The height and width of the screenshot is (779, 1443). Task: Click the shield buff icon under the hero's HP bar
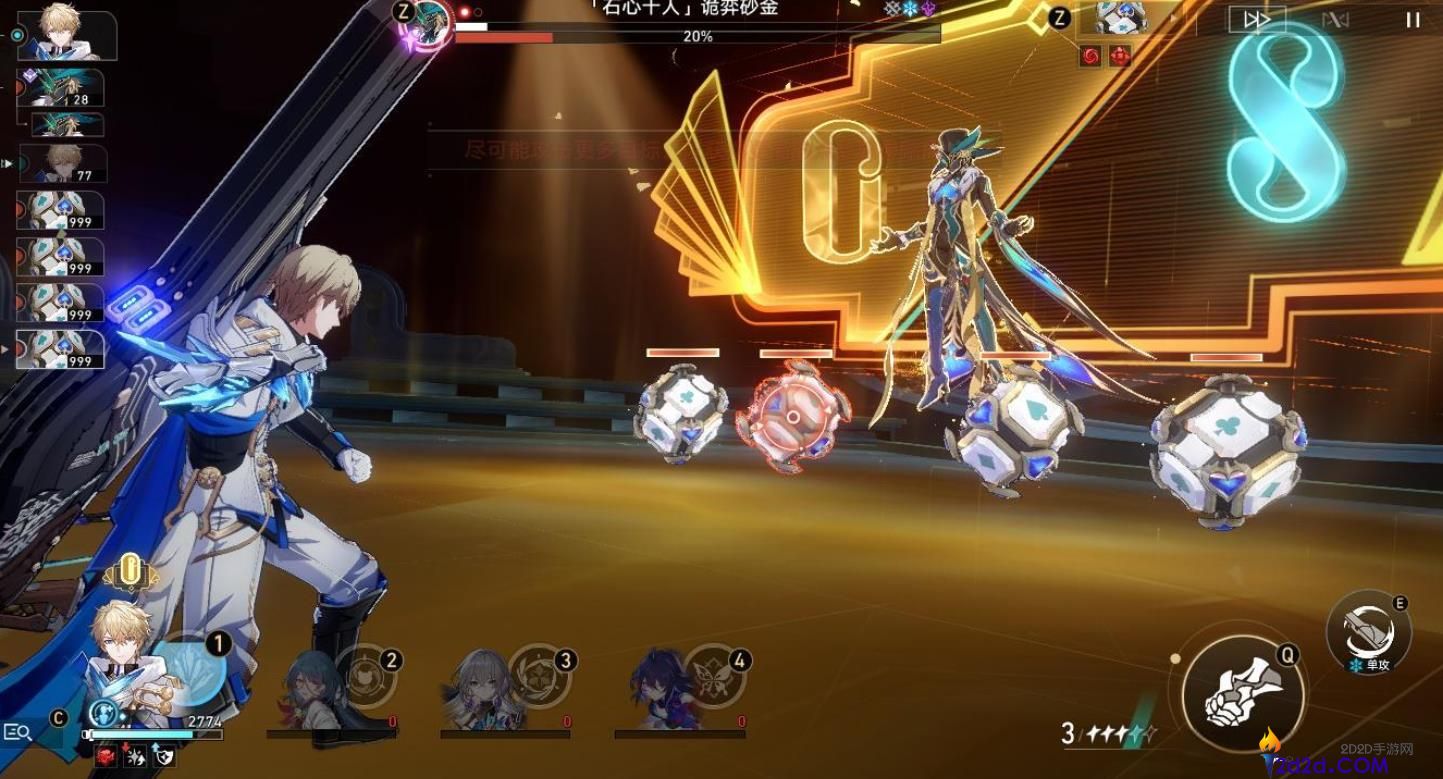click(165, 757)
